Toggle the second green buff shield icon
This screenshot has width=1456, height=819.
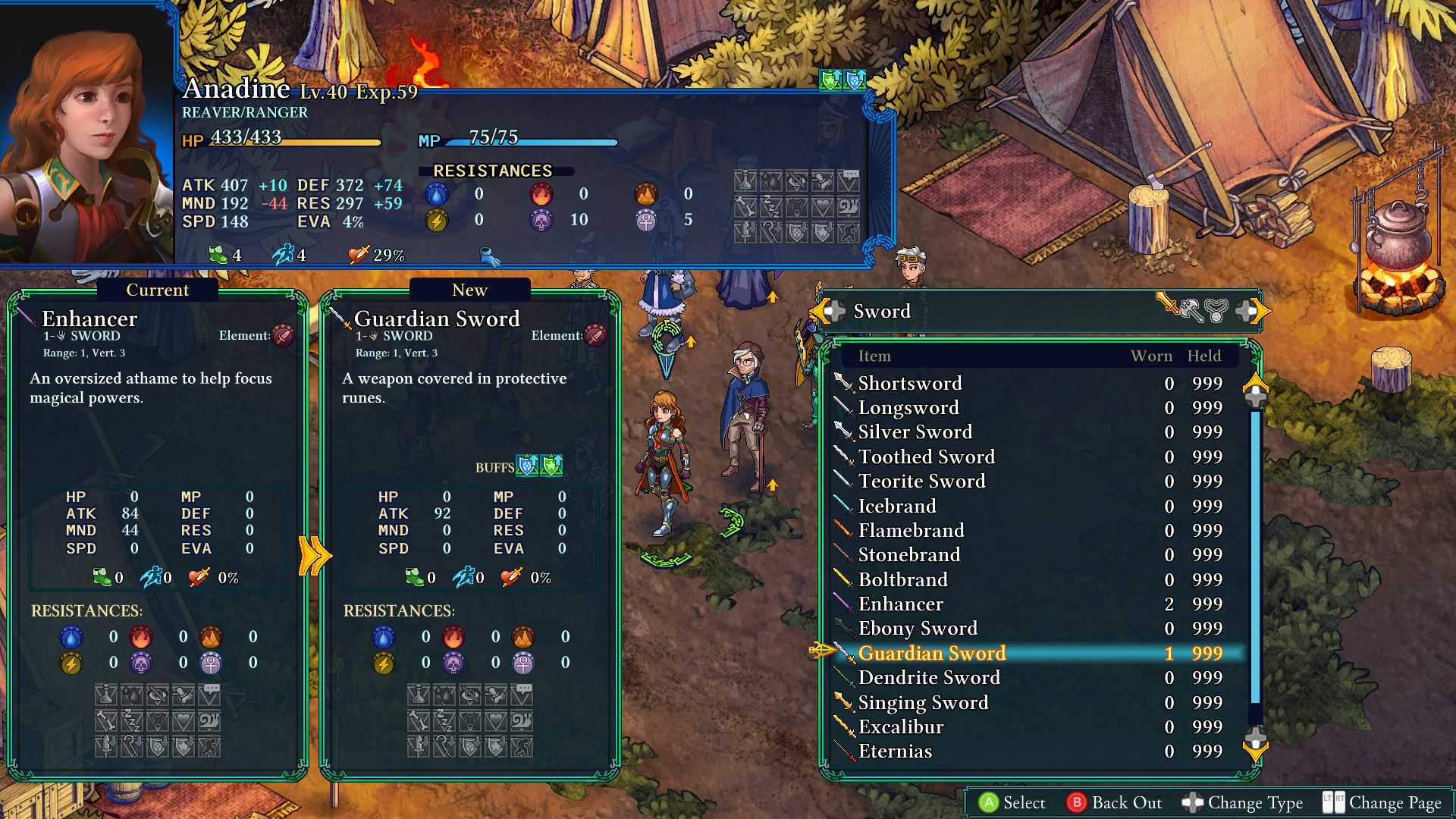pos(550,466)
